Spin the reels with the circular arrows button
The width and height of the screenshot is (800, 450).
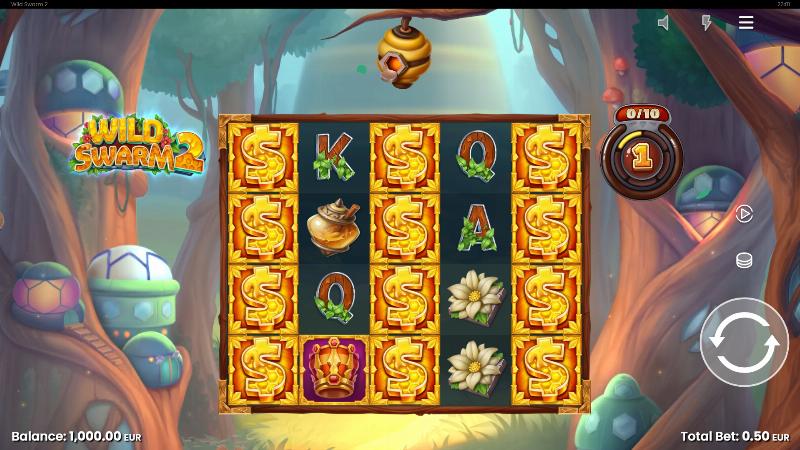tap(744, 342)
